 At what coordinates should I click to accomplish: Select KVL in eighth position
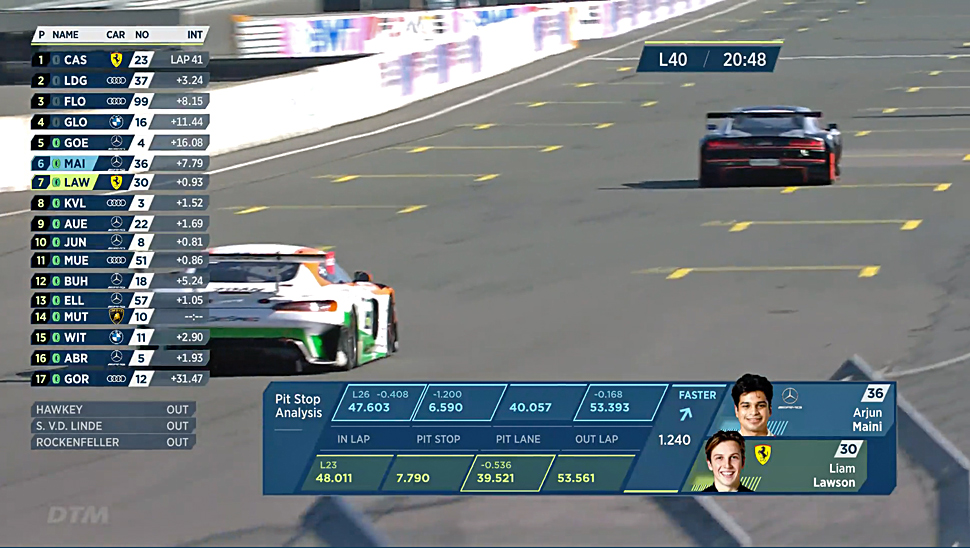click(x=120, y=203)
